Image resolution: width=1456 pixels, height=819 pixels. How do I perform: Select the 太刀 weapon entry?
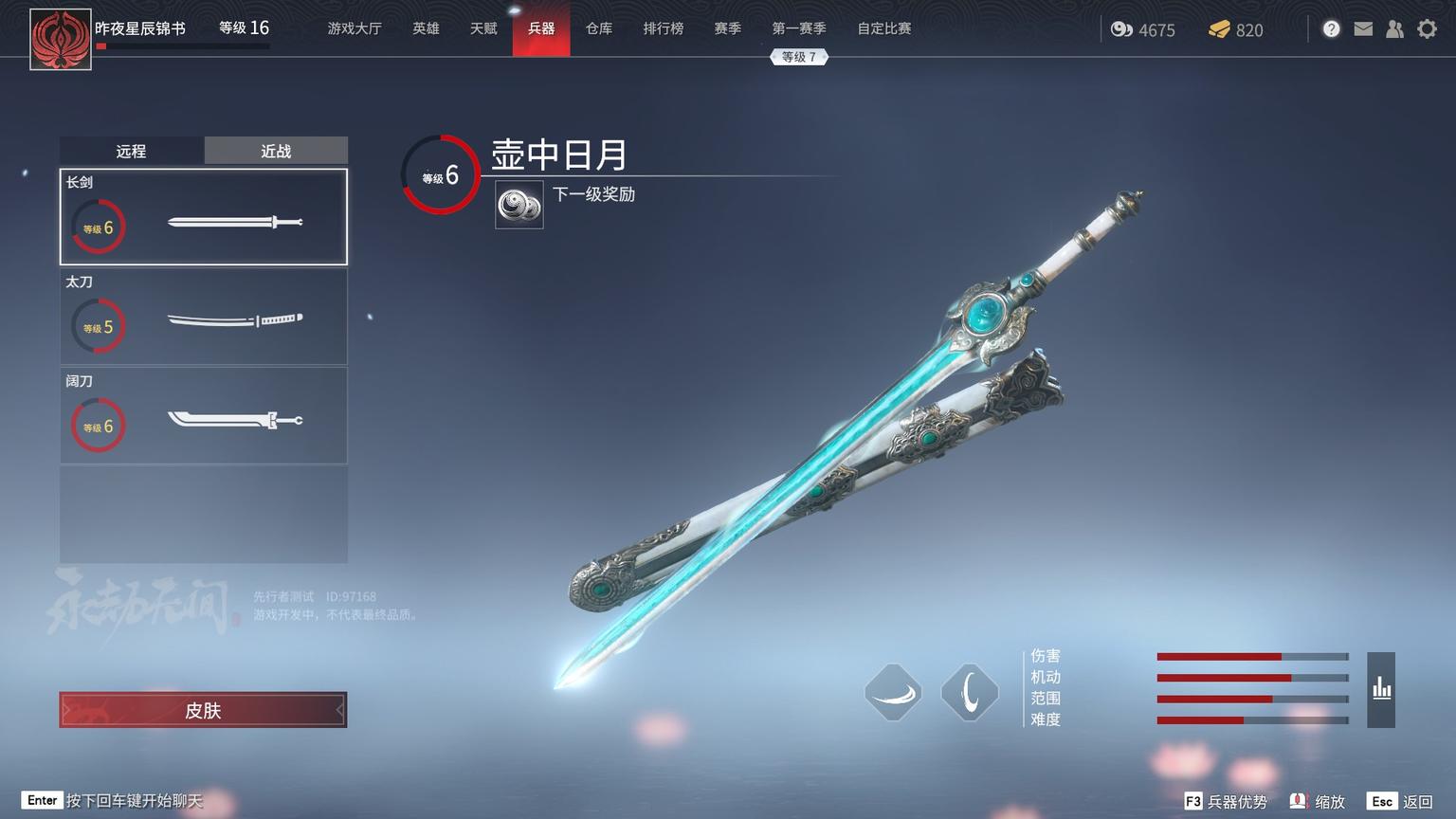click(203, 317)
